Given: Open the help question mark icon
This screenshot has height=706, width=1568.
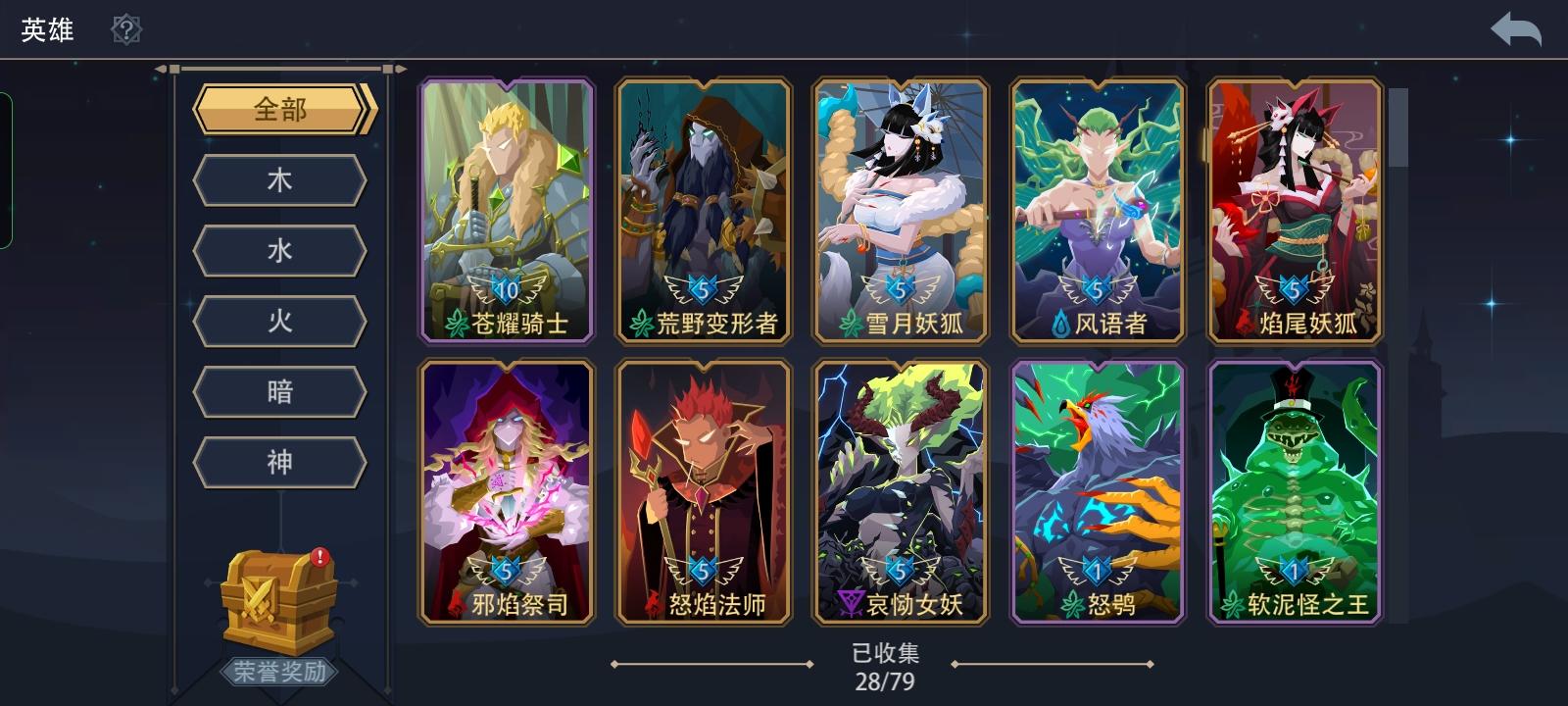Looking at the screenshot, I should coord(124,28).
